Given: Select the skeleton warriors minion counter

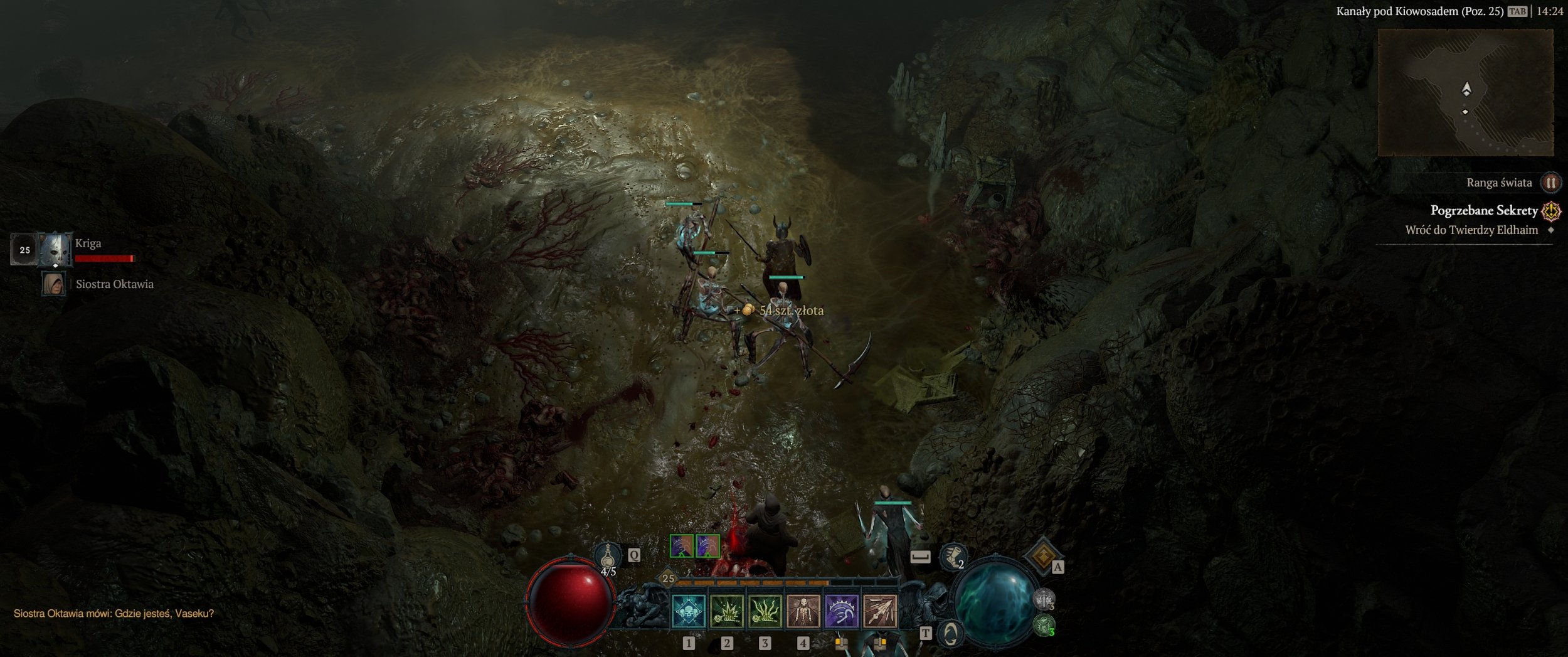Looking at the screenshot, I should [1044, 599].
